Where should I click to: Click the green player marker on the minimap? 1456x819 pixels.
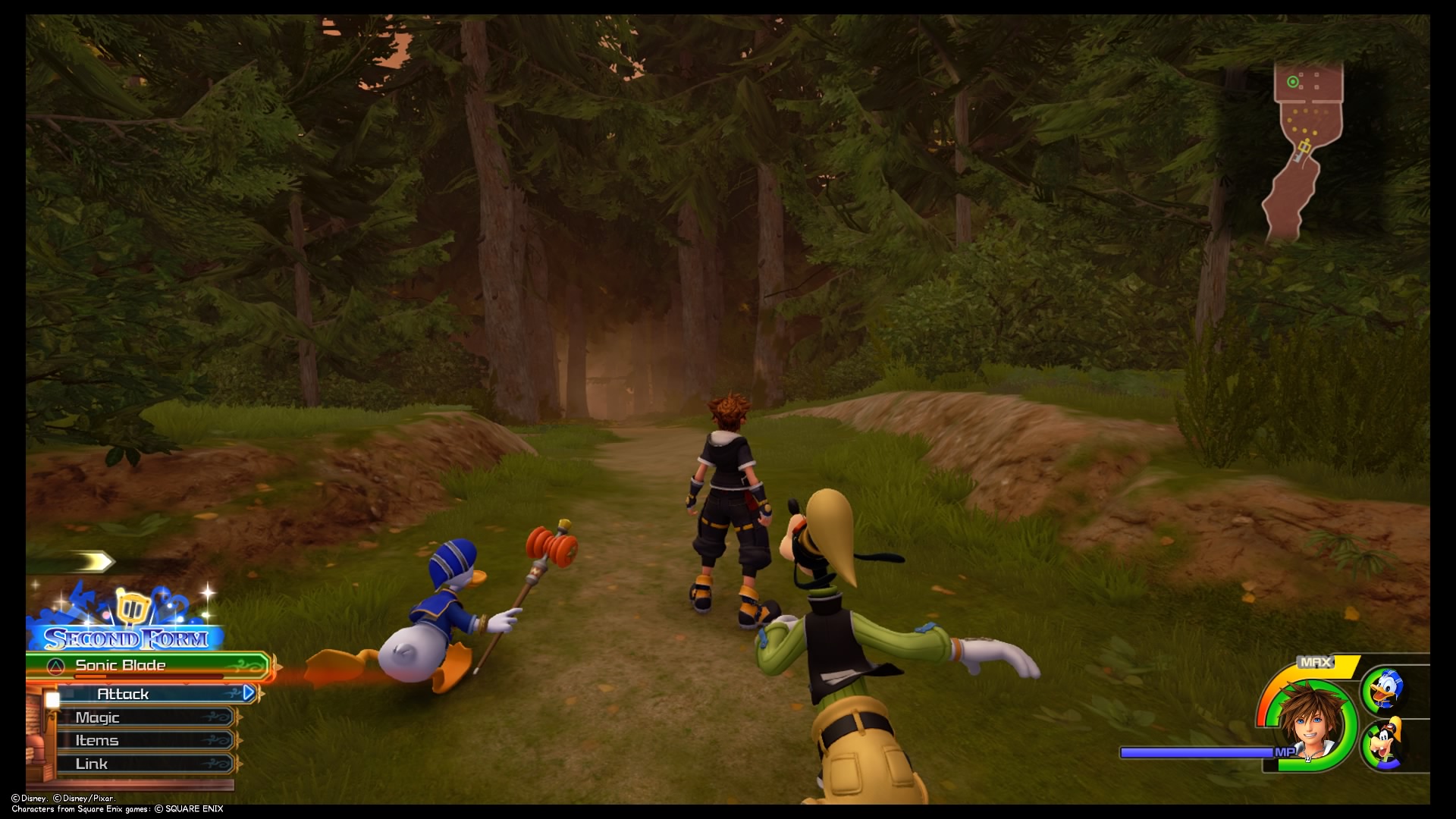point(1293,81)
